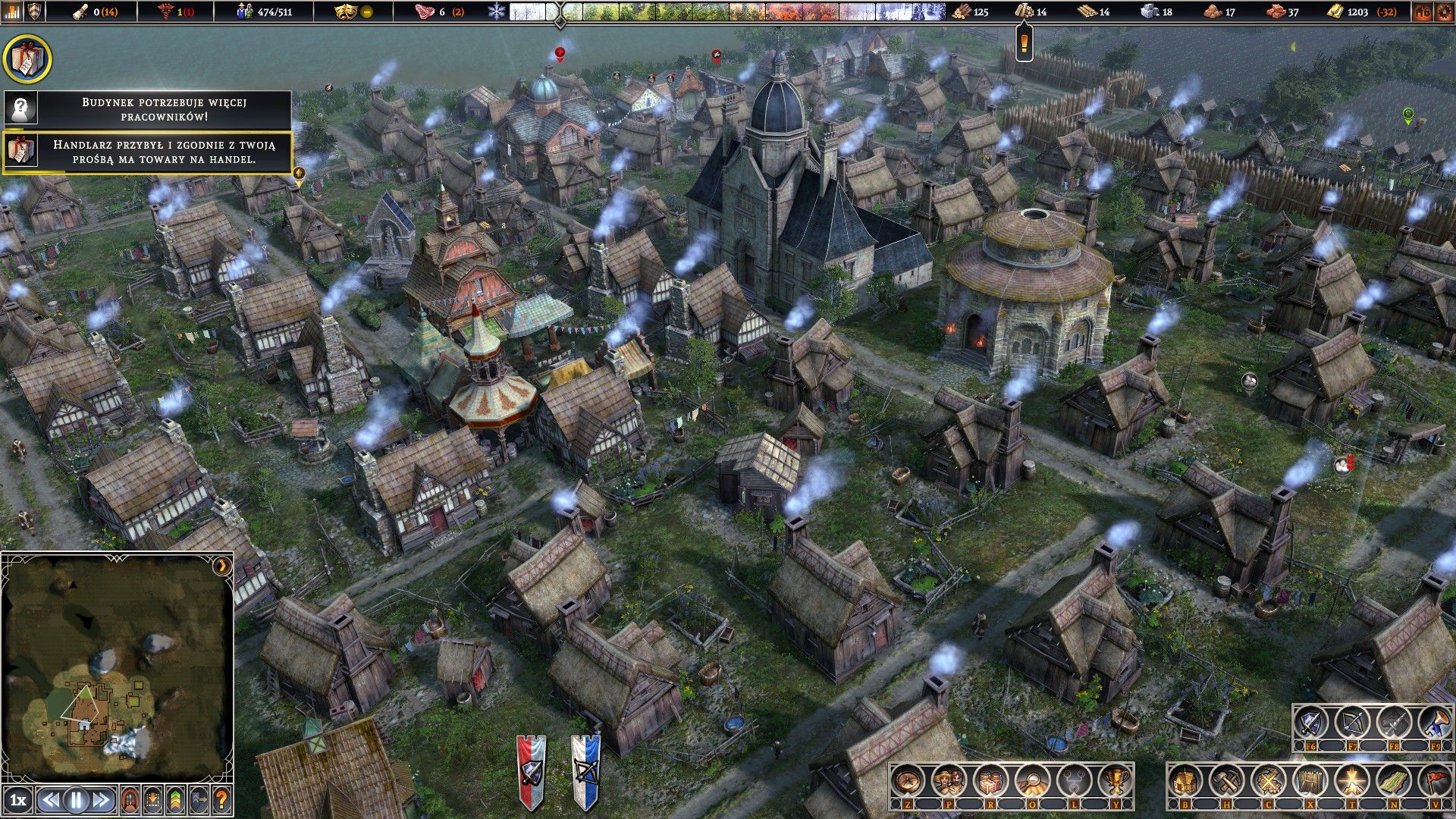Open the resources crates and barrels panel
The height and width of the screenshot is (819, 1456).
point(990,780)
